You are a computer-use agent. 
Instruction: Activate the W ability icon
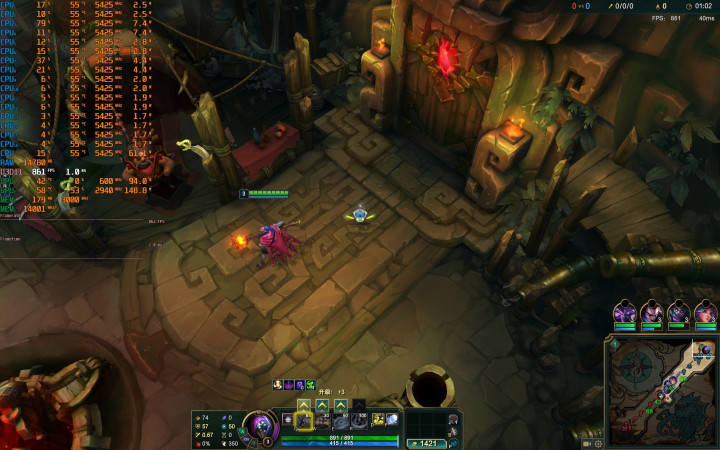click(x=322, y=421)
